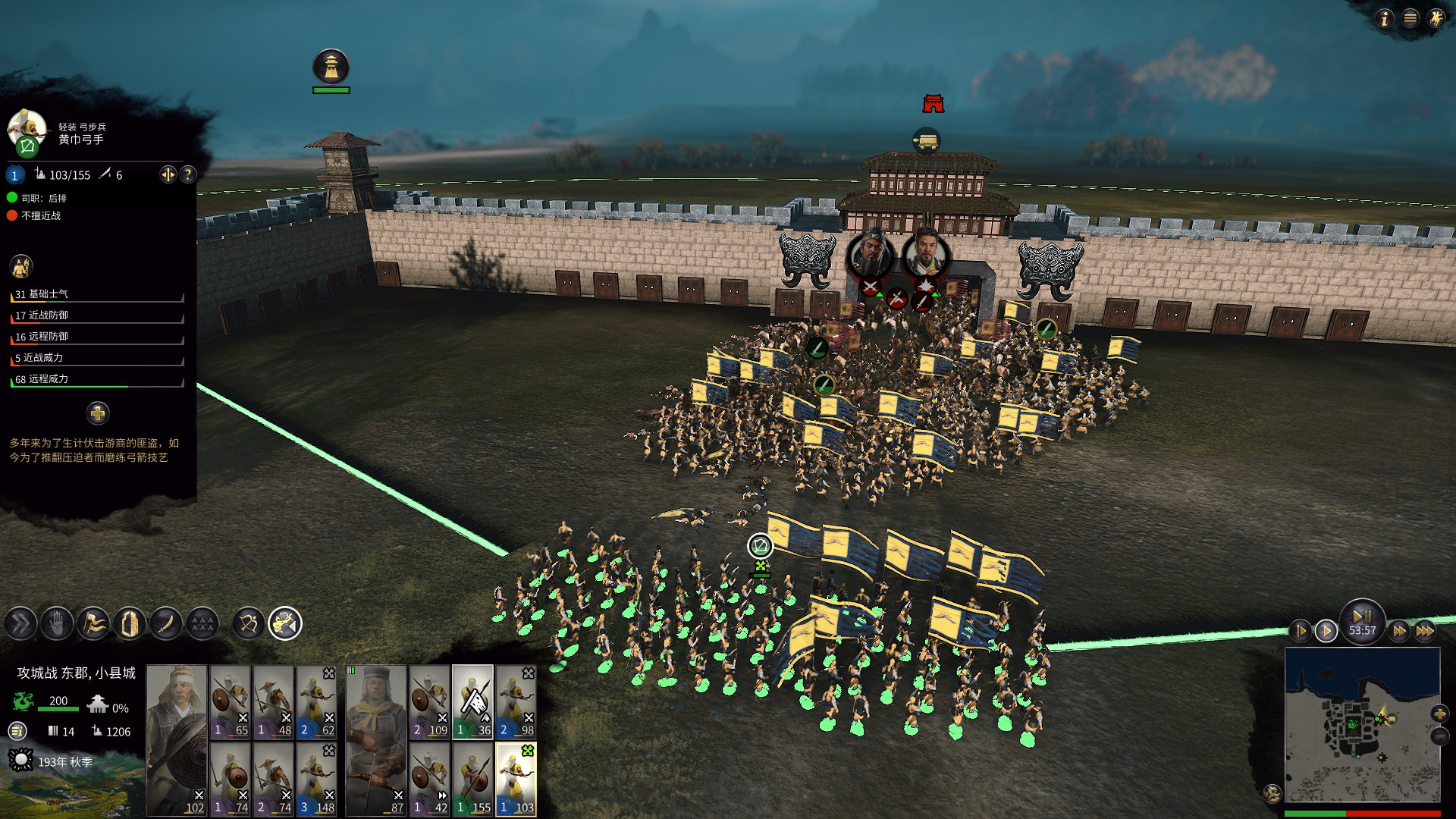
Task: Select the general portrait card with 102 men
Action: pyautogui.click(x=177, y=740)
